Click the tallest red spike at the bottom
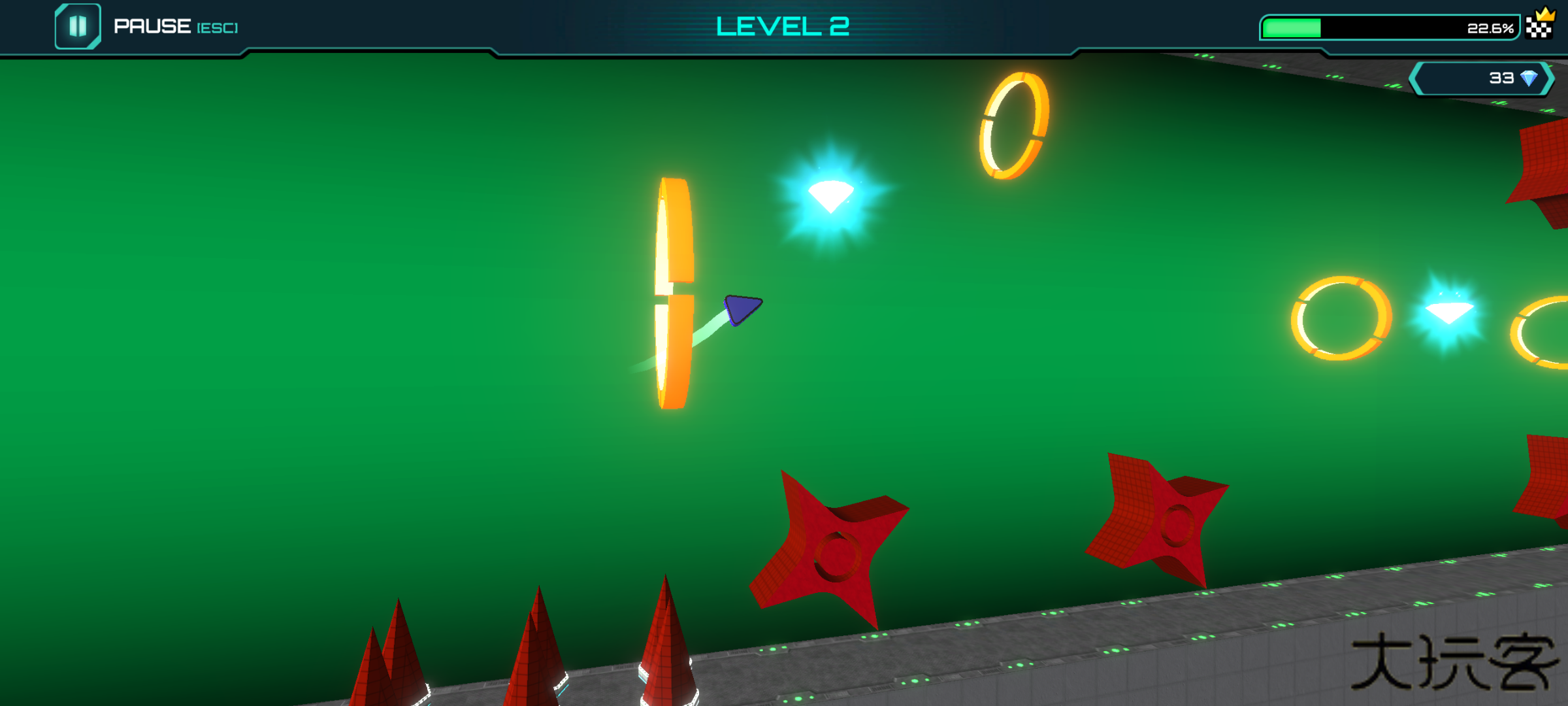1568x706 pixels. click(x=666, y=634)
